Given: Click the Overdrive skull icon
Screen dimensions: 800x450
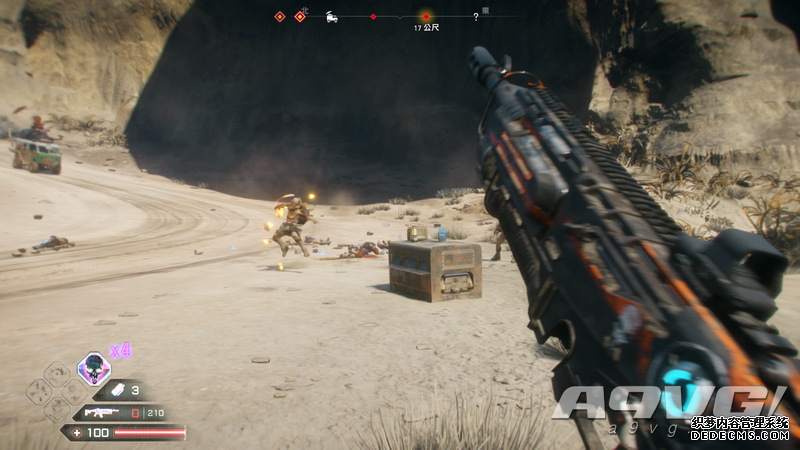Looking at the screenshot, I should pos(94,367).
